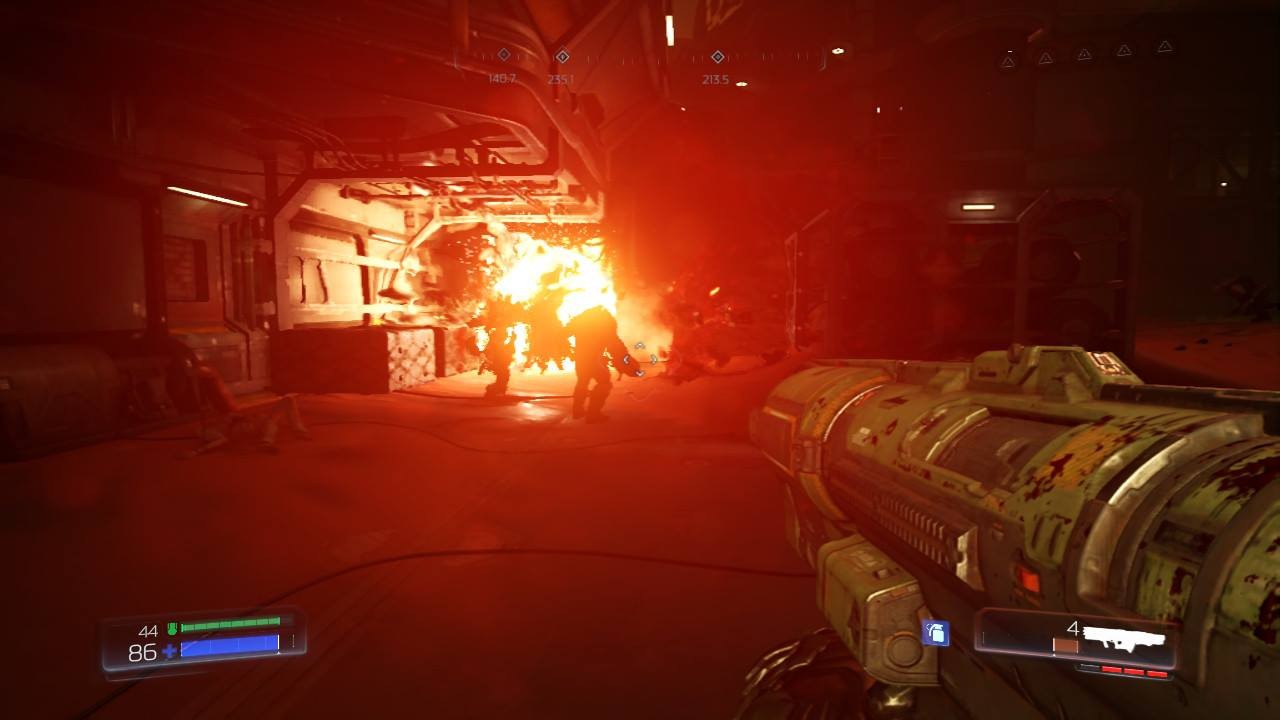Toggle the first red weapon mod segment
Screen dimensions: 1280x720
coord(1110,668)
